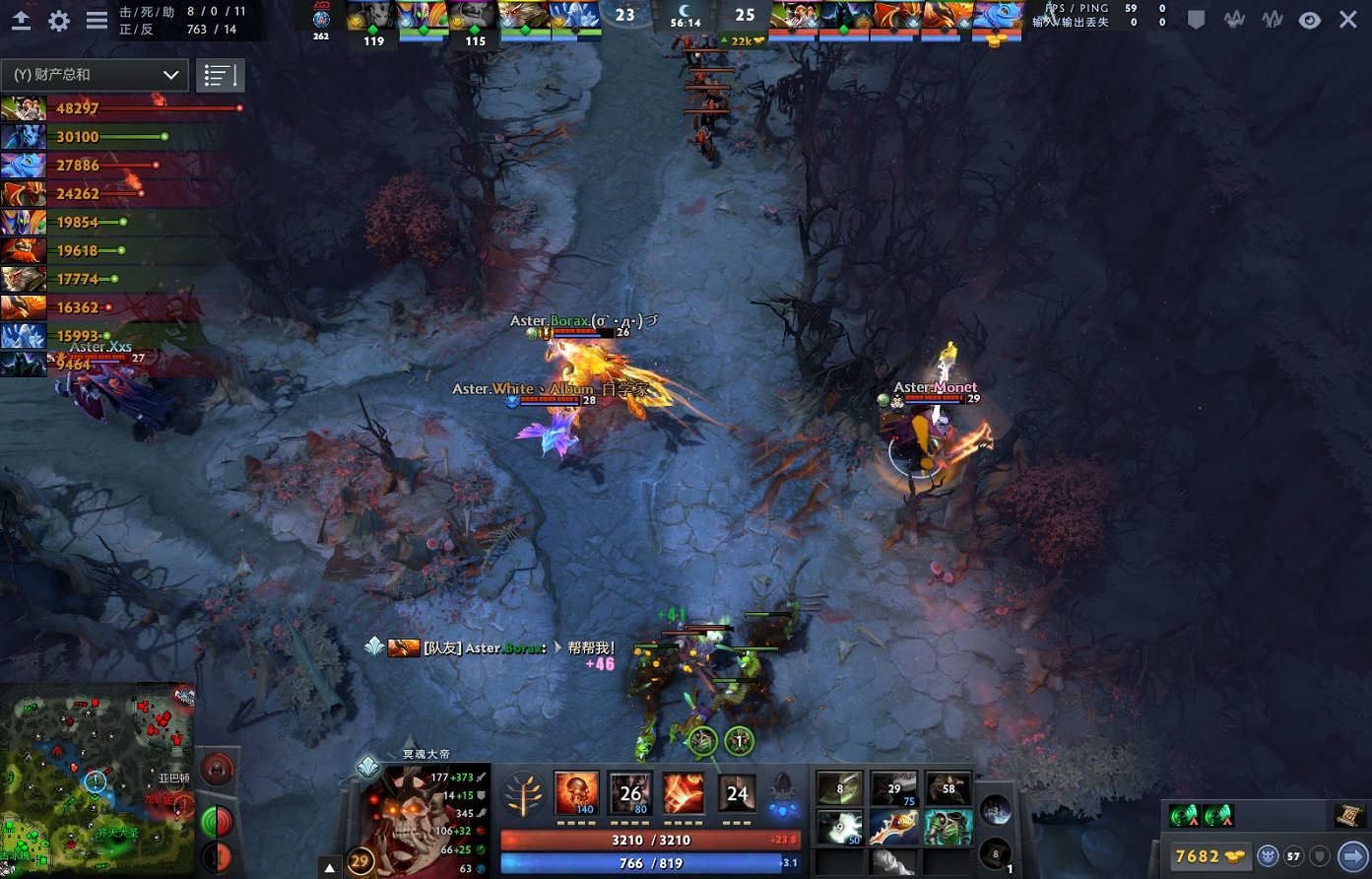Open the 财产总和 dropdown

95,75
